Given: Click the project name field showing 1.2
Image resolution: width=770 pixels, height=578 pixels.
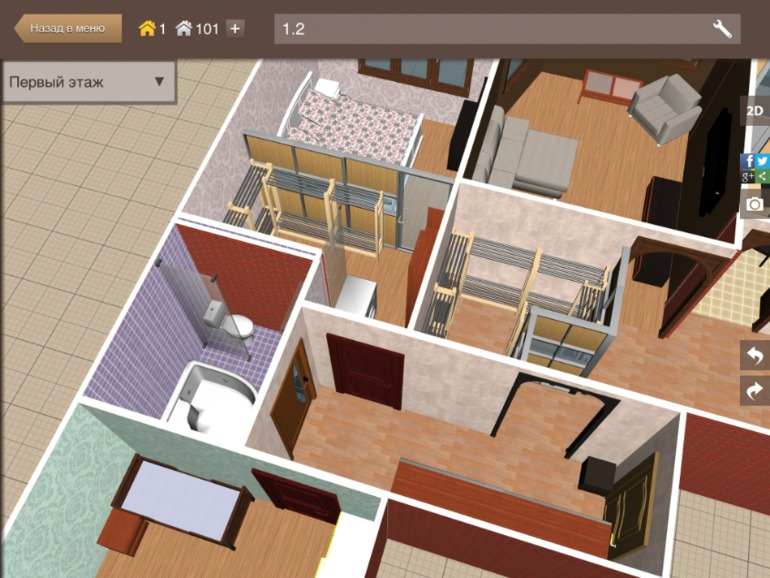Looking at the screenshot, I should pos(490,28).
